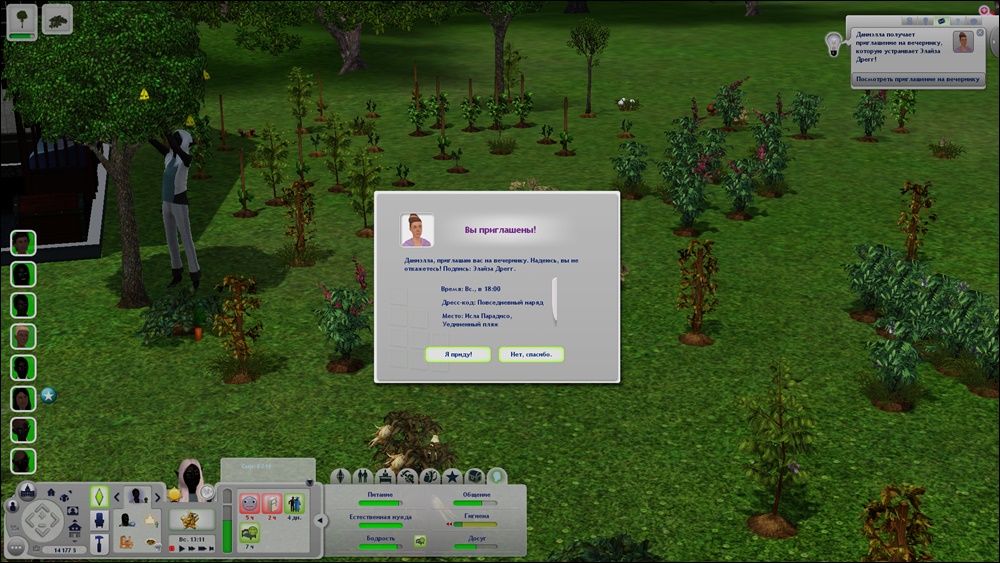Open the Needs tab with speech bubble icon
The image size is (1000, 563).
497,476
